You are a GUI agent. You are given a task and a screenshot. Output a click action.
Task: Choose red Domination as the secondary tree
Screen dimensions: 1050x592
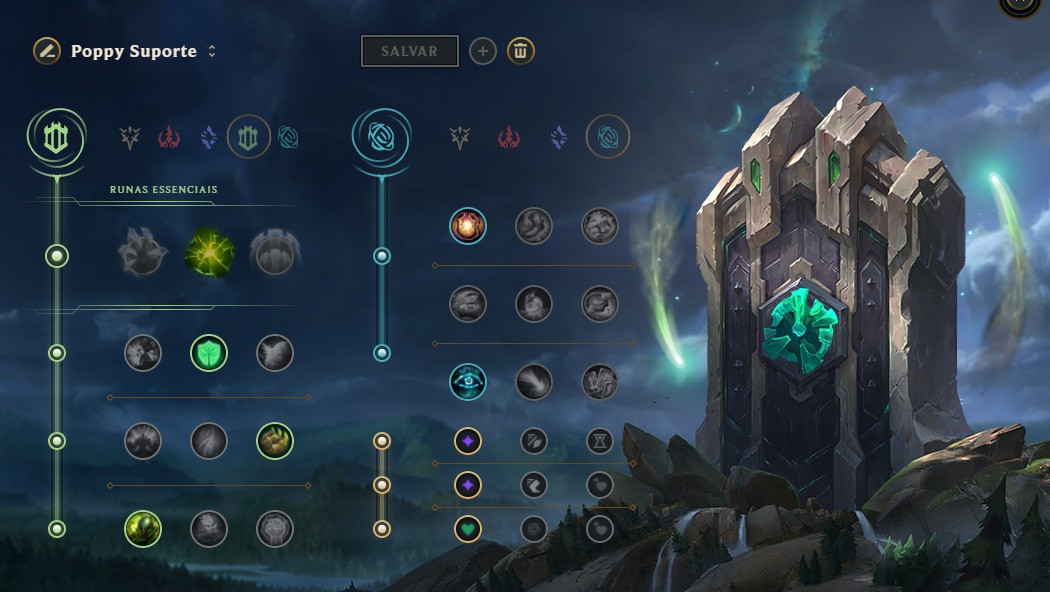click(x=509, y=138)
